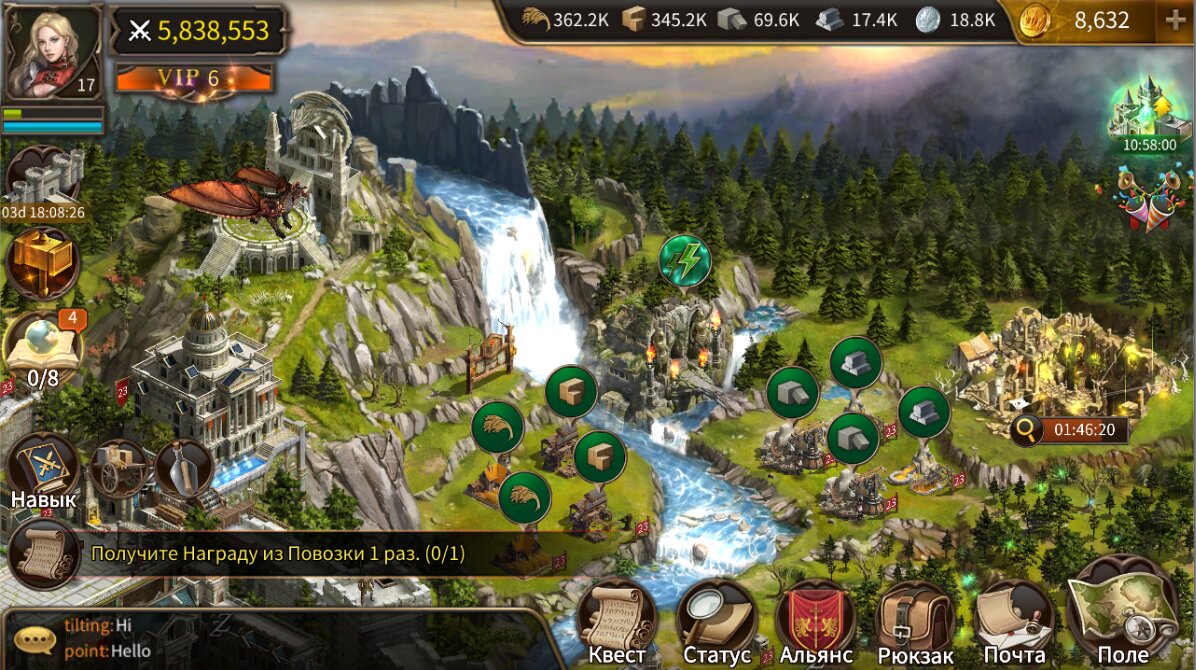This screenshot has height=670, width=1196.
Task: Check the Почта mailbox
Action: (1014, 622)
